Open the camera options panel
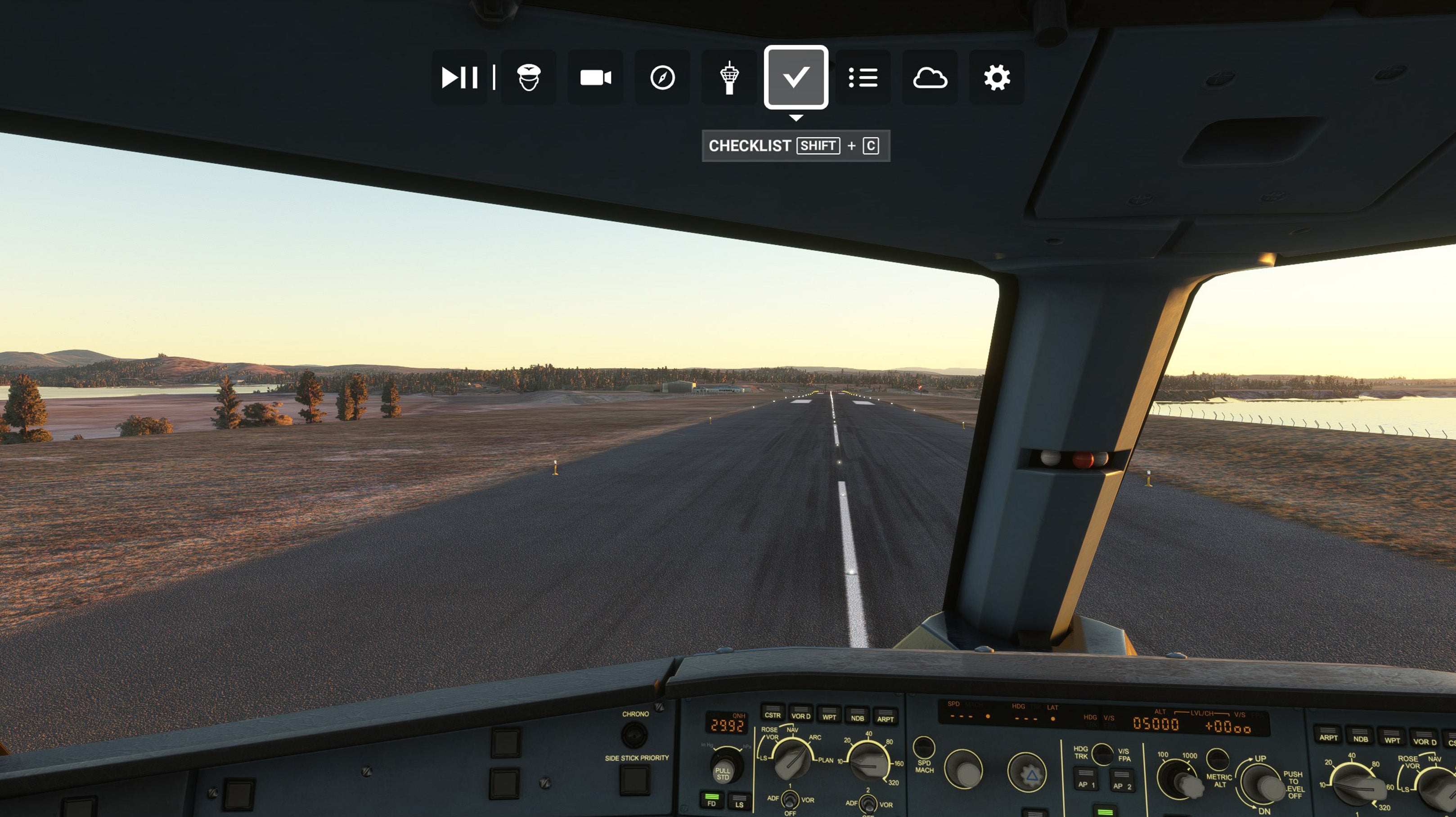Viewport: 1456px width, 817px height. point(595,77)
